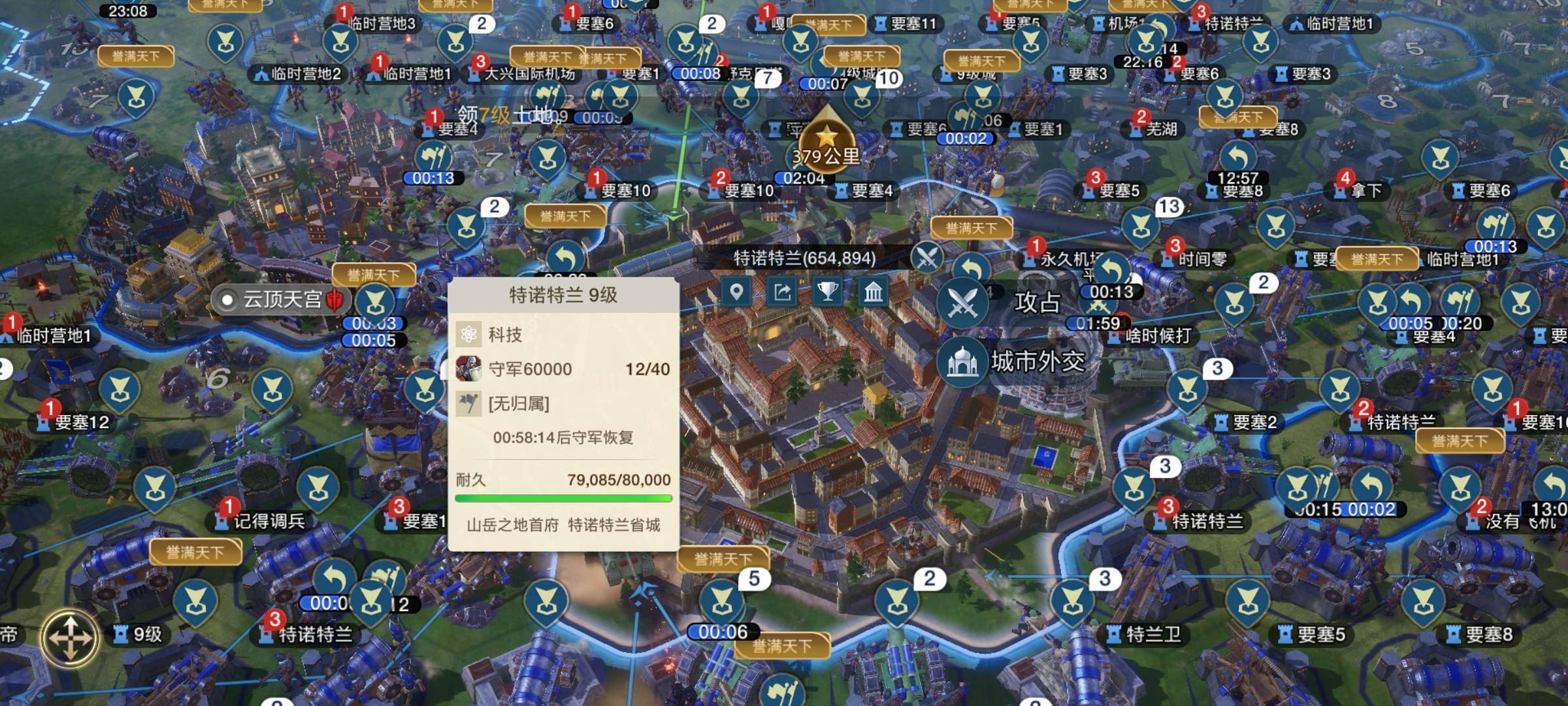This screenshot has width=1568, height=706.
Task: Click the share icon above the city view
Action: (x=783, y=294)
